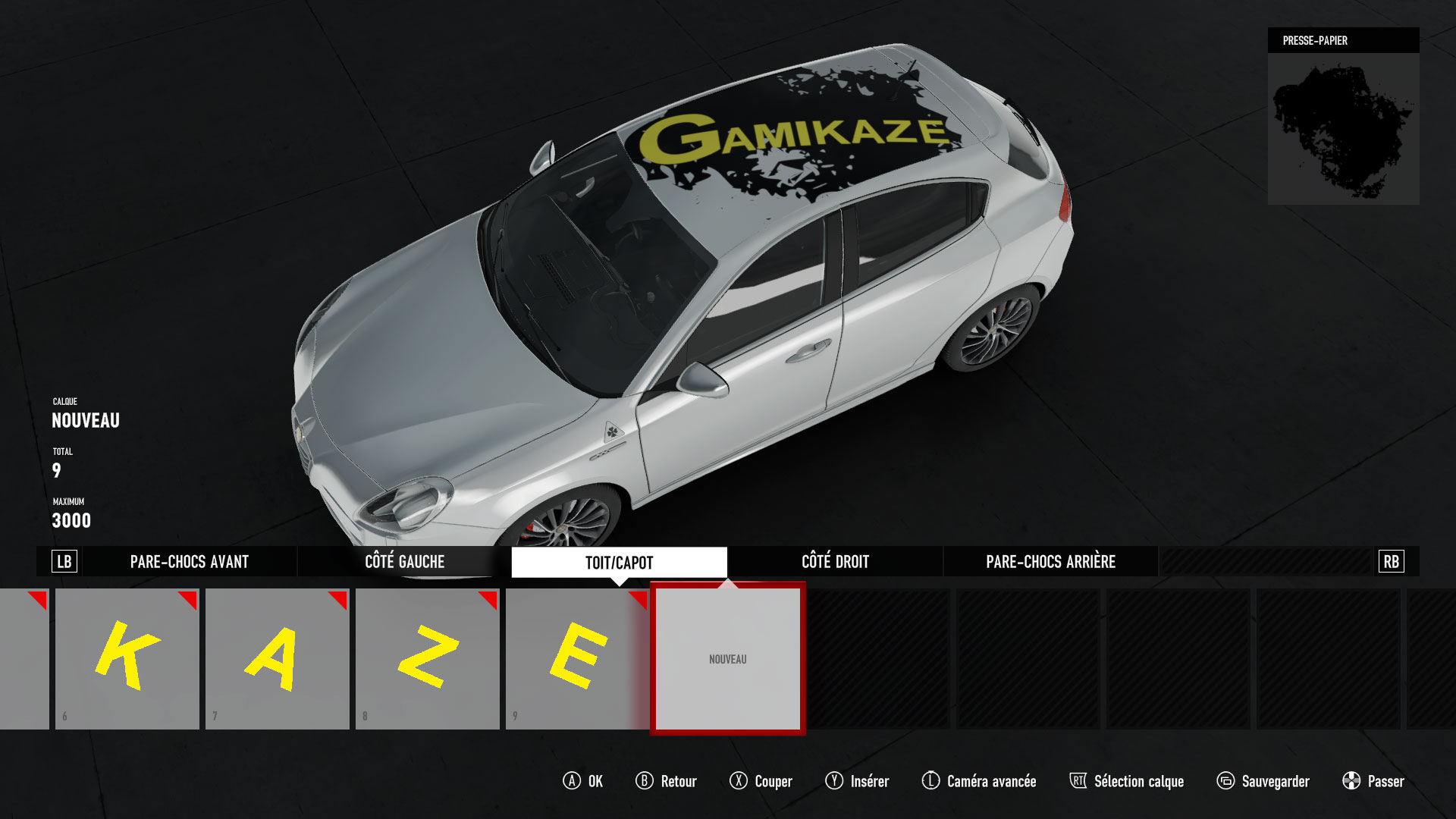Select the B Retour icon

[x=644, y=781]
